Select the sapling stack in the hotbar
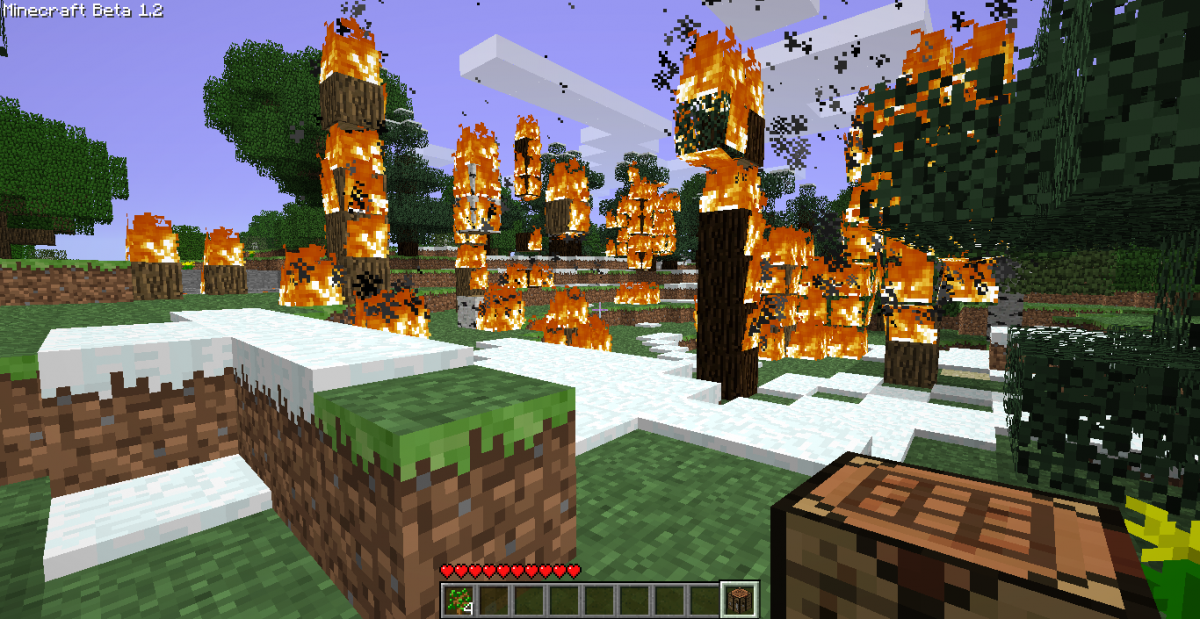 [461, 600]
